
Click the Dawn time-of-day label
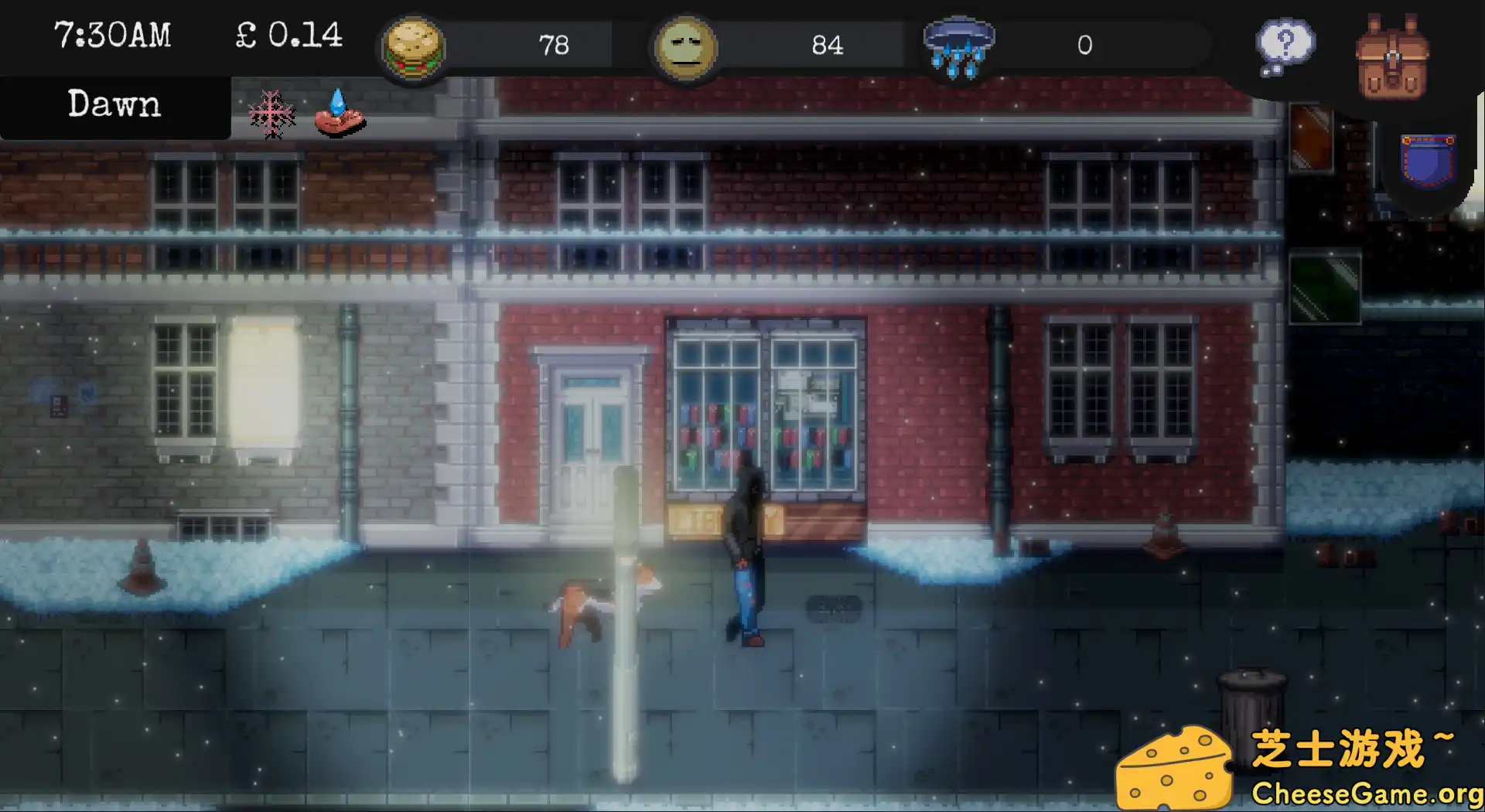114,104
